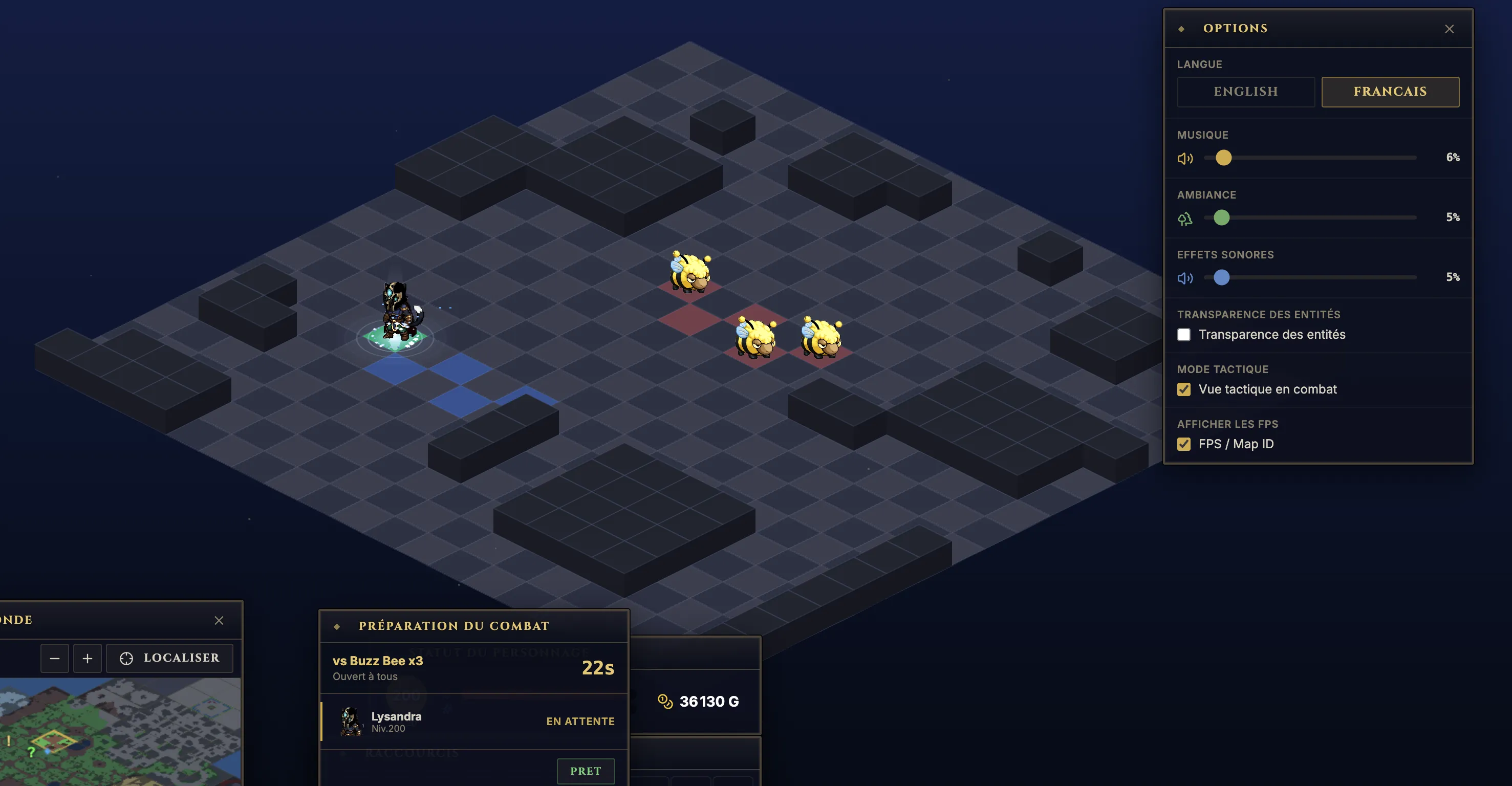Close the world map panel
Screen dimensions: 1512x786
219,621
